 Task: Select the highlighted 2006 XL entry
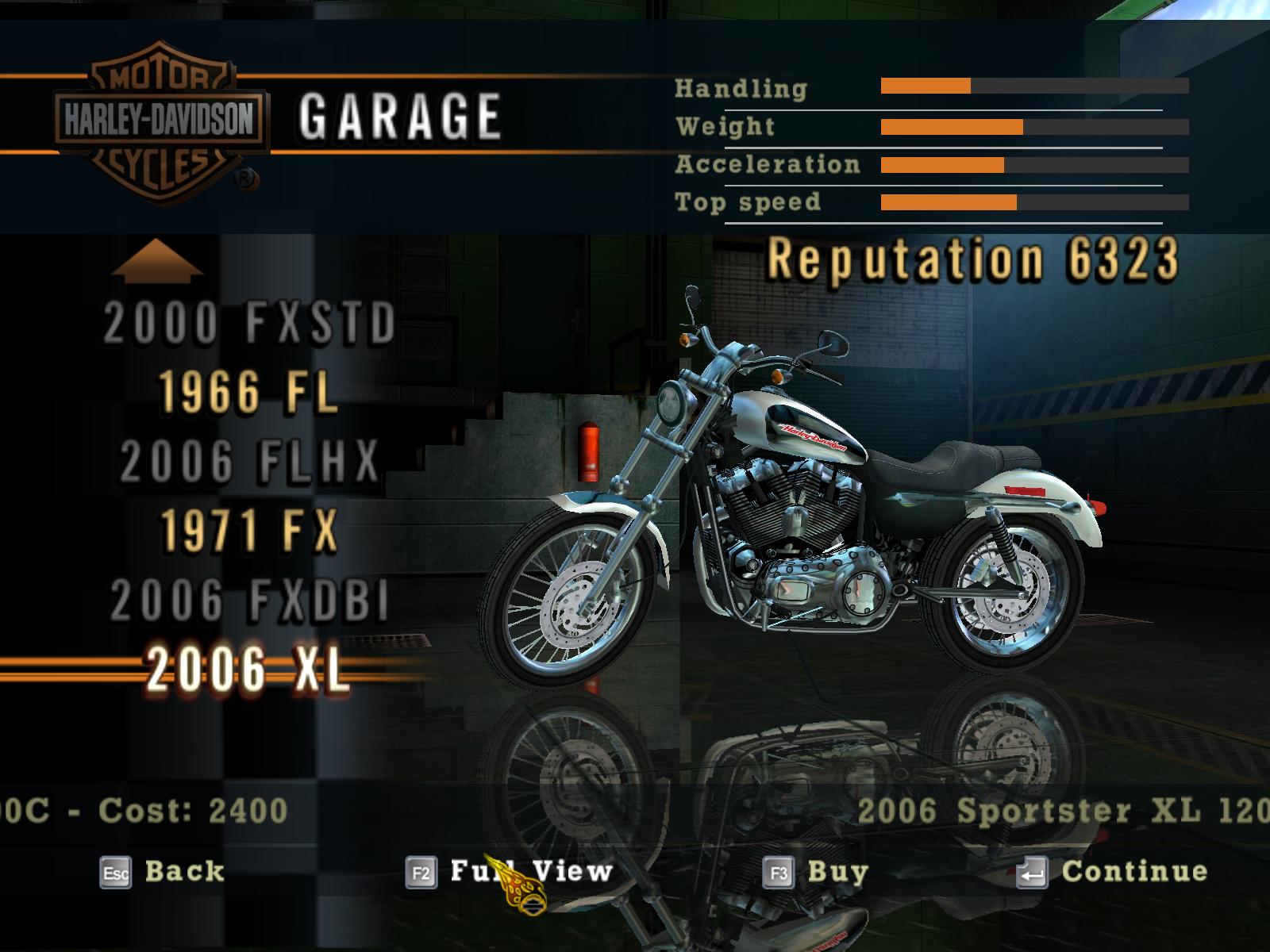coord(248,669)
